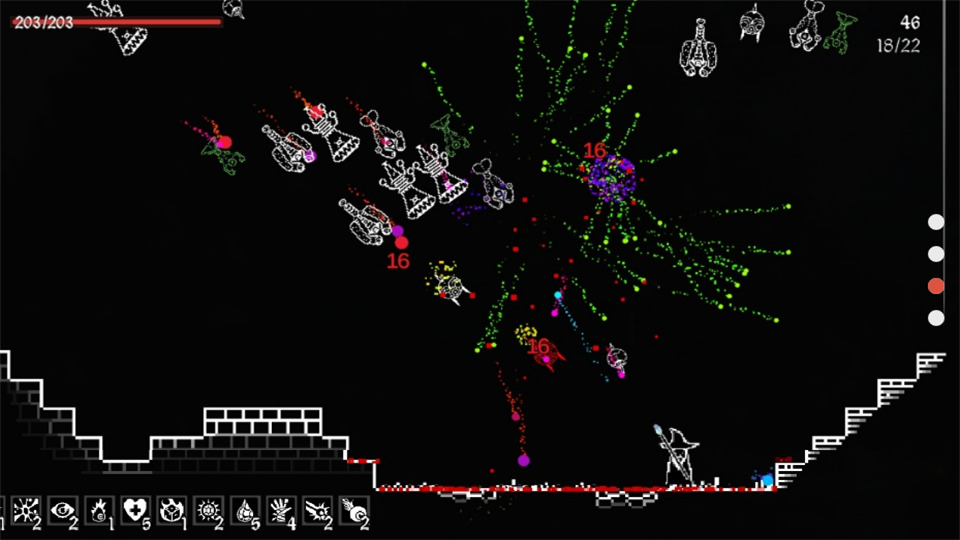Click the sun gear upgrade icon
Viewport: 960px width, 540px height.
(x=208, y=510)
